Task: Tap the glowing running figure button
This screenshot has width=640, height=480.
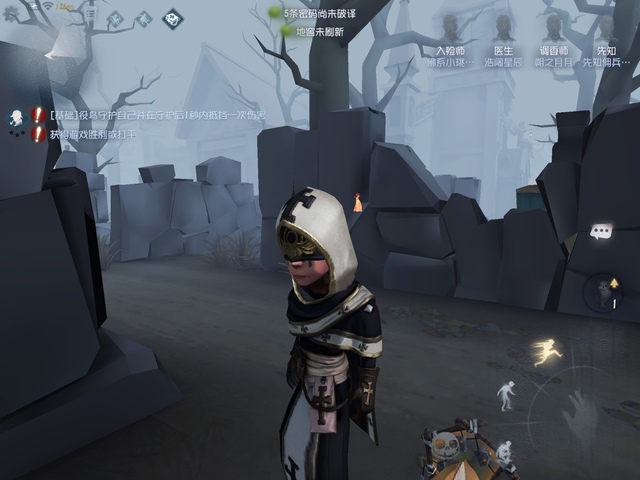Action: click(x=547, y=352)
